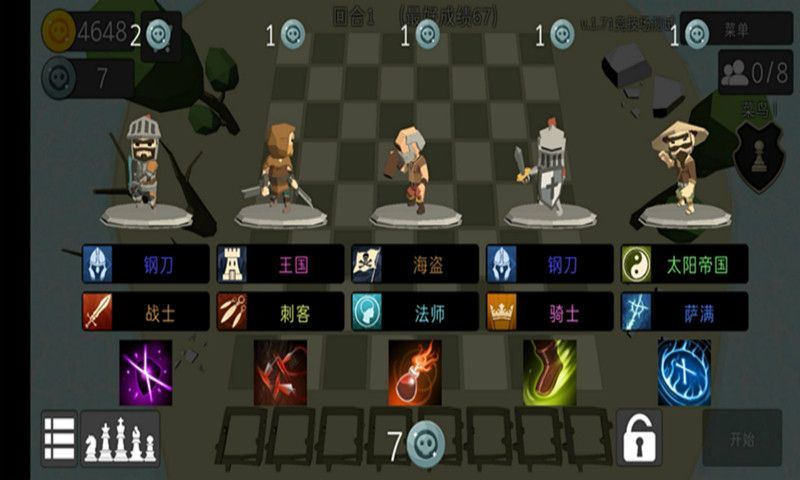Open the chess pieces collection button
Viewport: 800px width, 480px height.
(x=120, y=438)
